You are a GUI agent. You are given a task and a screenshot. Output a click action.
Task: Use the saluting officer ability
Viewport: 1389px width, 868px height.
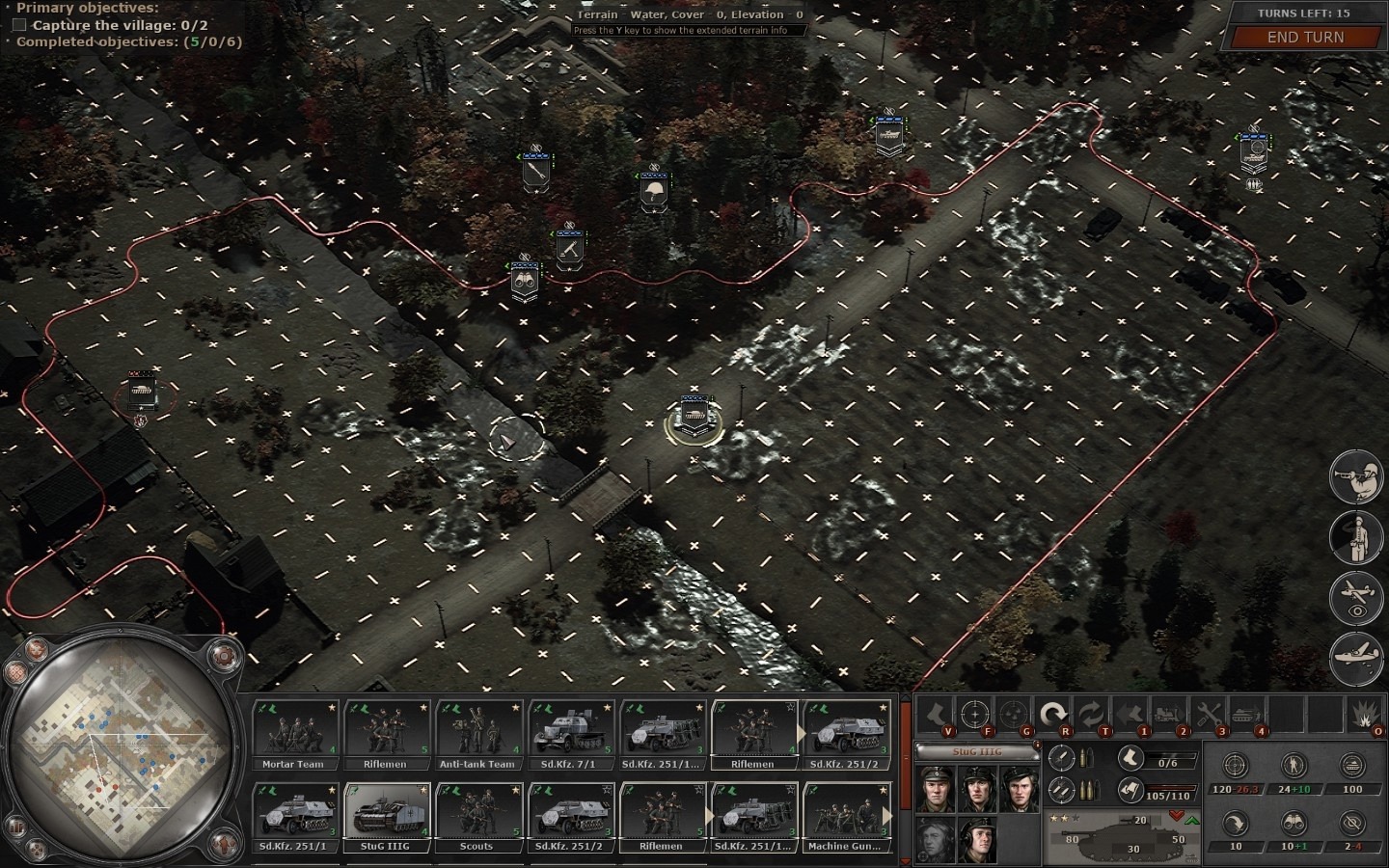coord(1356,536)
